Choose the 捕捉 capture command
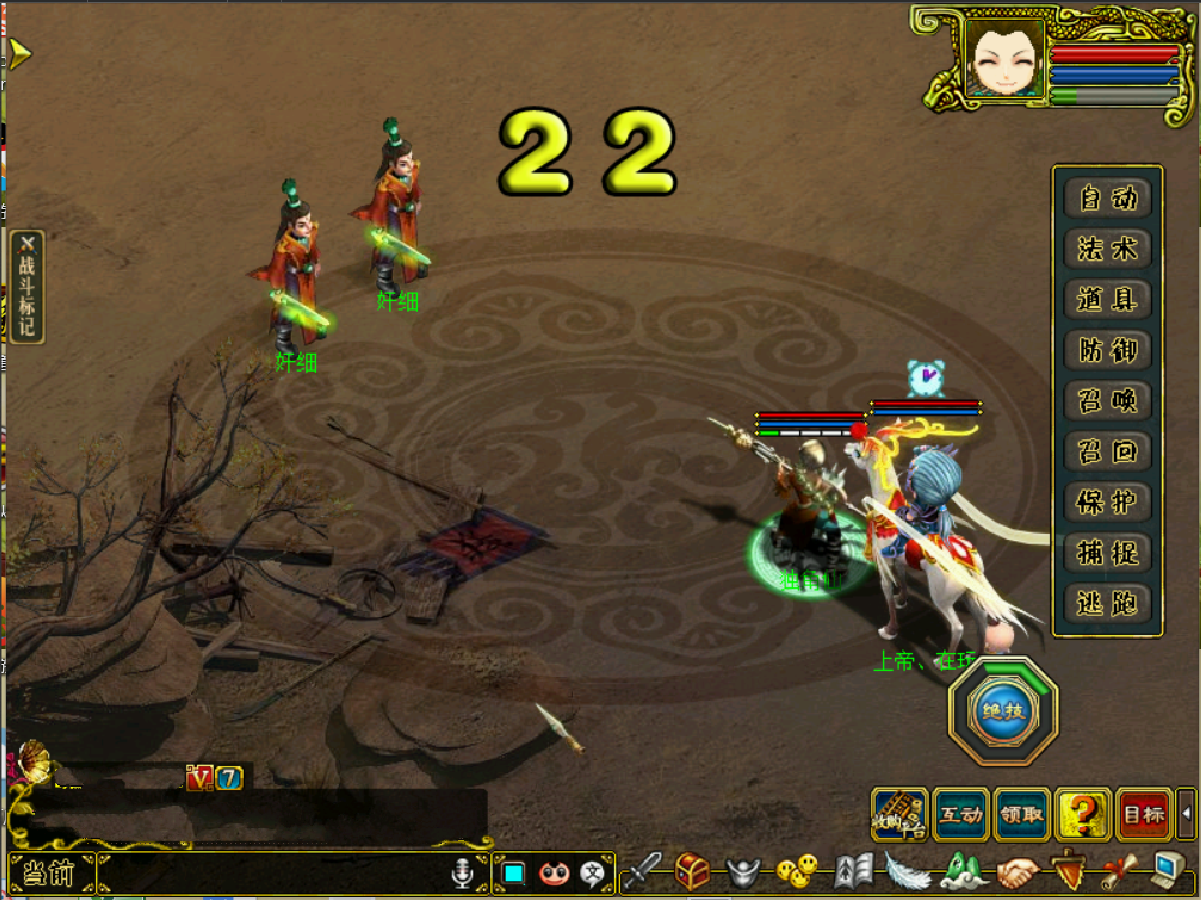Viewport: 1201px width, 900px height. pyautogui.click(x=1108, y=553)
